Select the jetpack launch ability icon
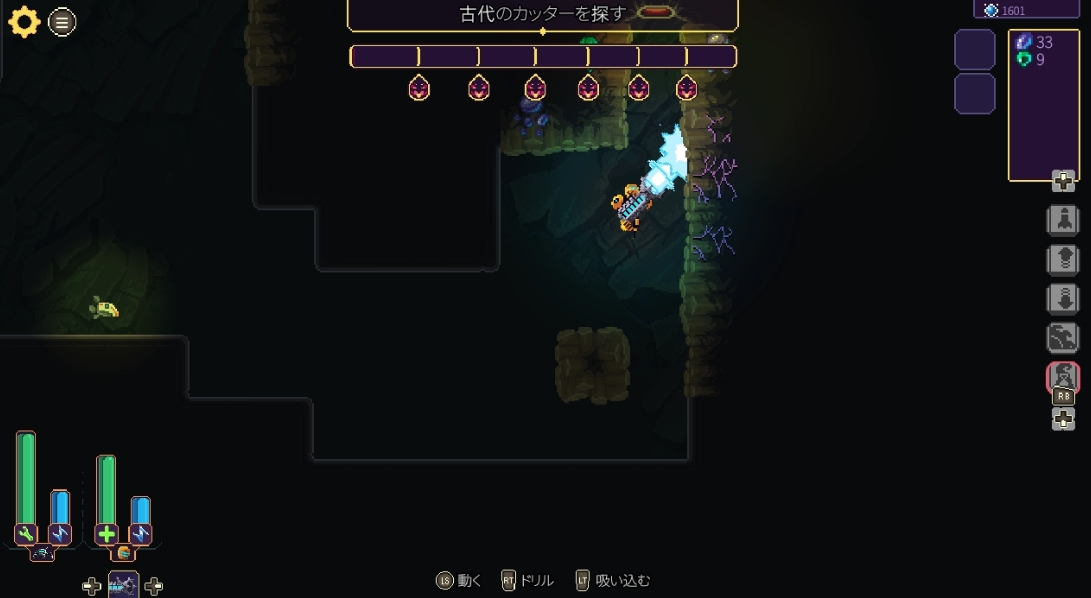 tap(1062, 220)
